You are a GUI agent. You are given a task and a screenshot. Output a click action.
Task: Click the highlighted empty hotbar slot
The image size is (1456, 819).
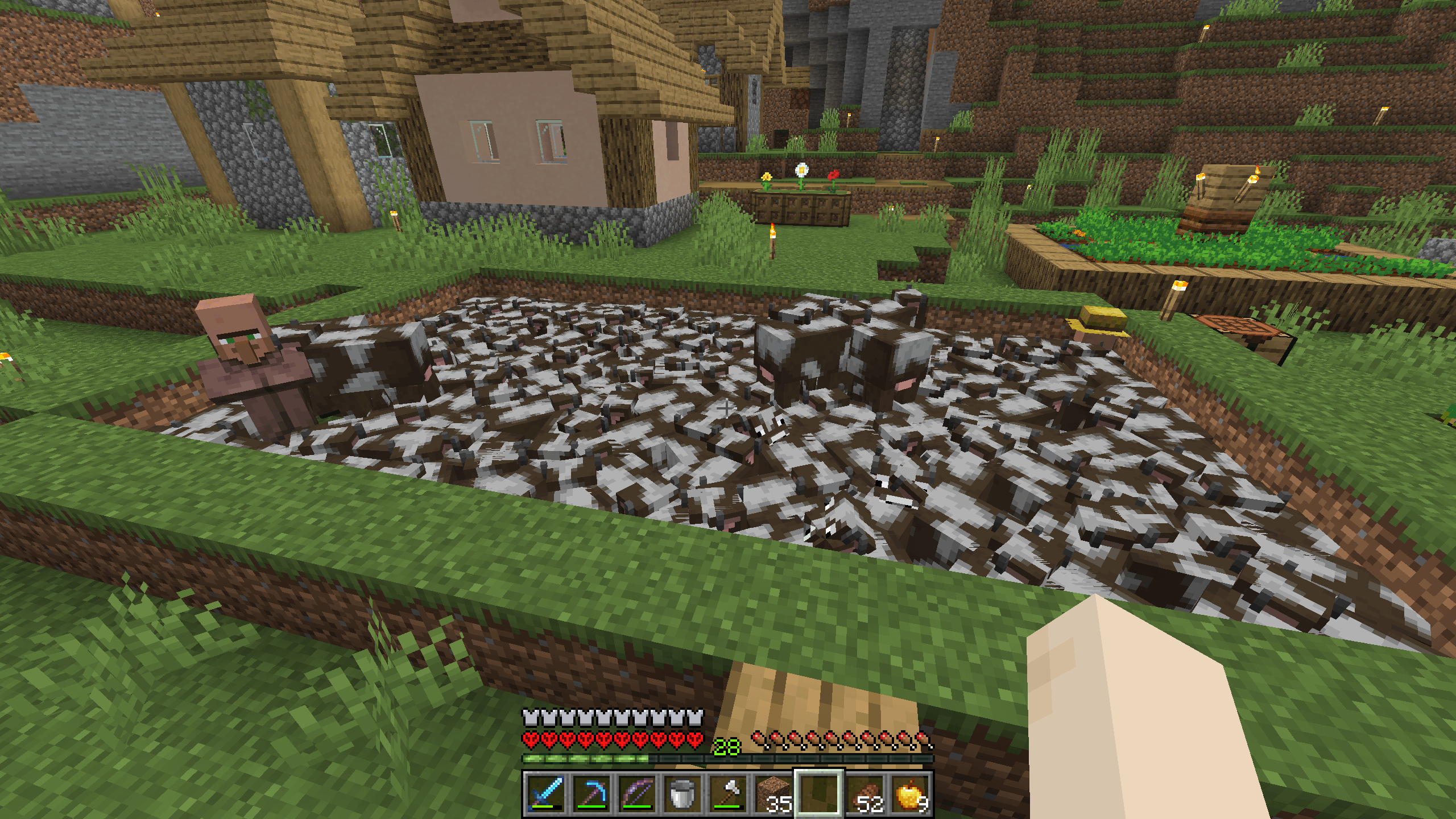pyautogui.click(x=819, y=793)
